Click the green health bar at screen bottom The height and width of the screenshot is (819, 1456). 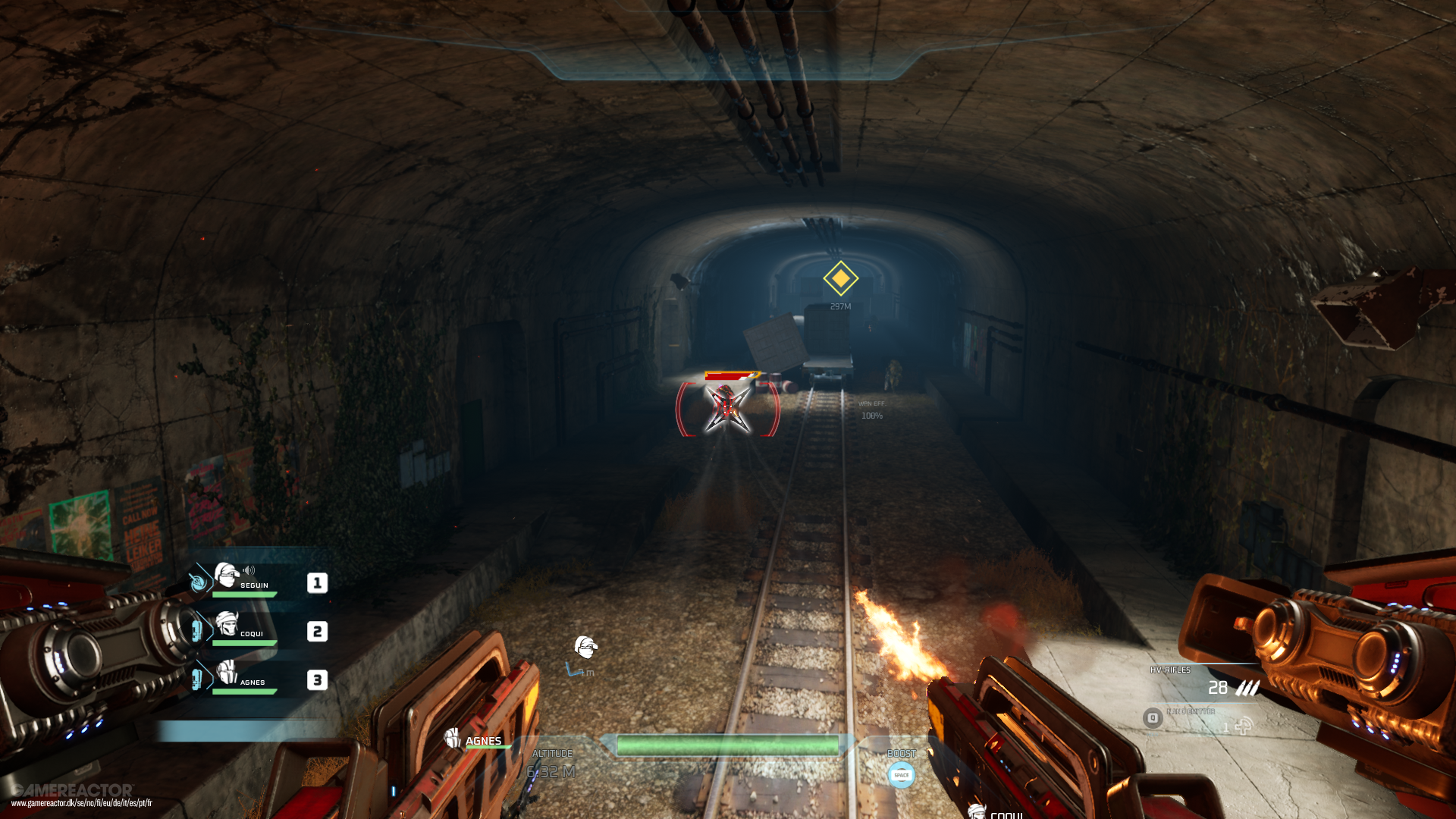[x=730, y=746]
